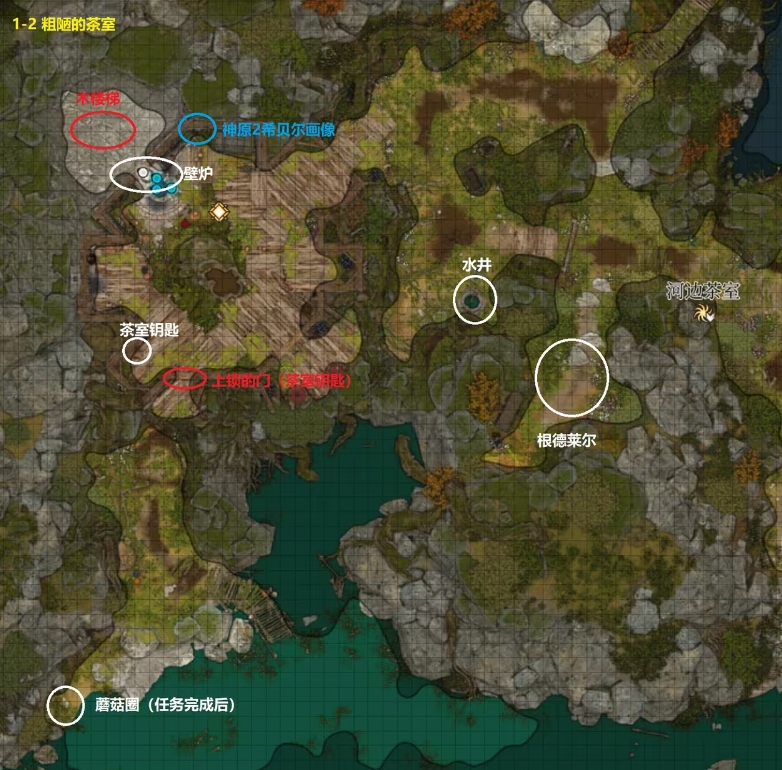Image resolution: width=782 pixels, height=770 pixels.
Task: Select the 蘑菇圈 circle marker
Action: coord(66,705)
